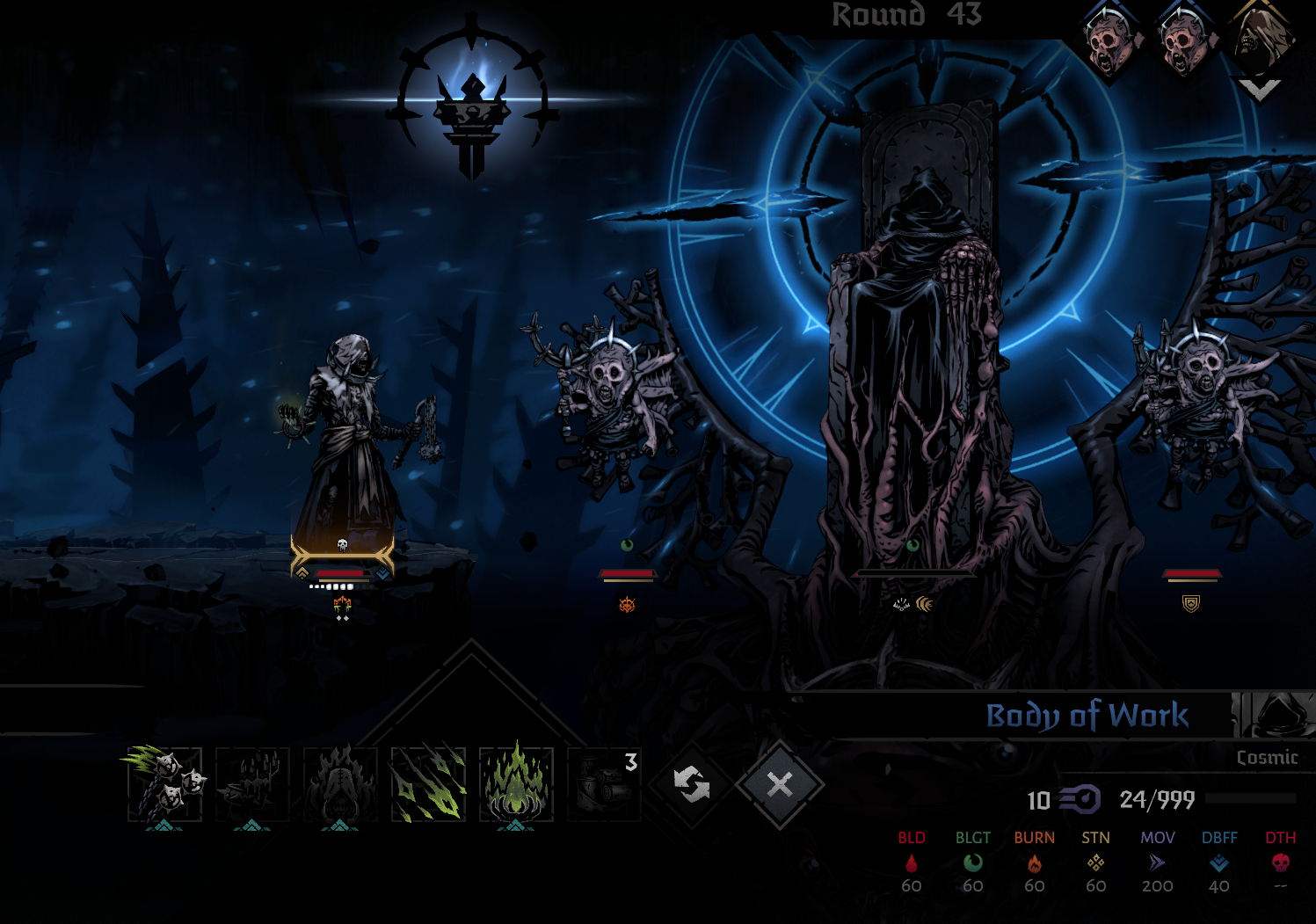Use the green falling shards skill
The height and width of the screenshot is (924, 1316).
[x=428, y=784]
